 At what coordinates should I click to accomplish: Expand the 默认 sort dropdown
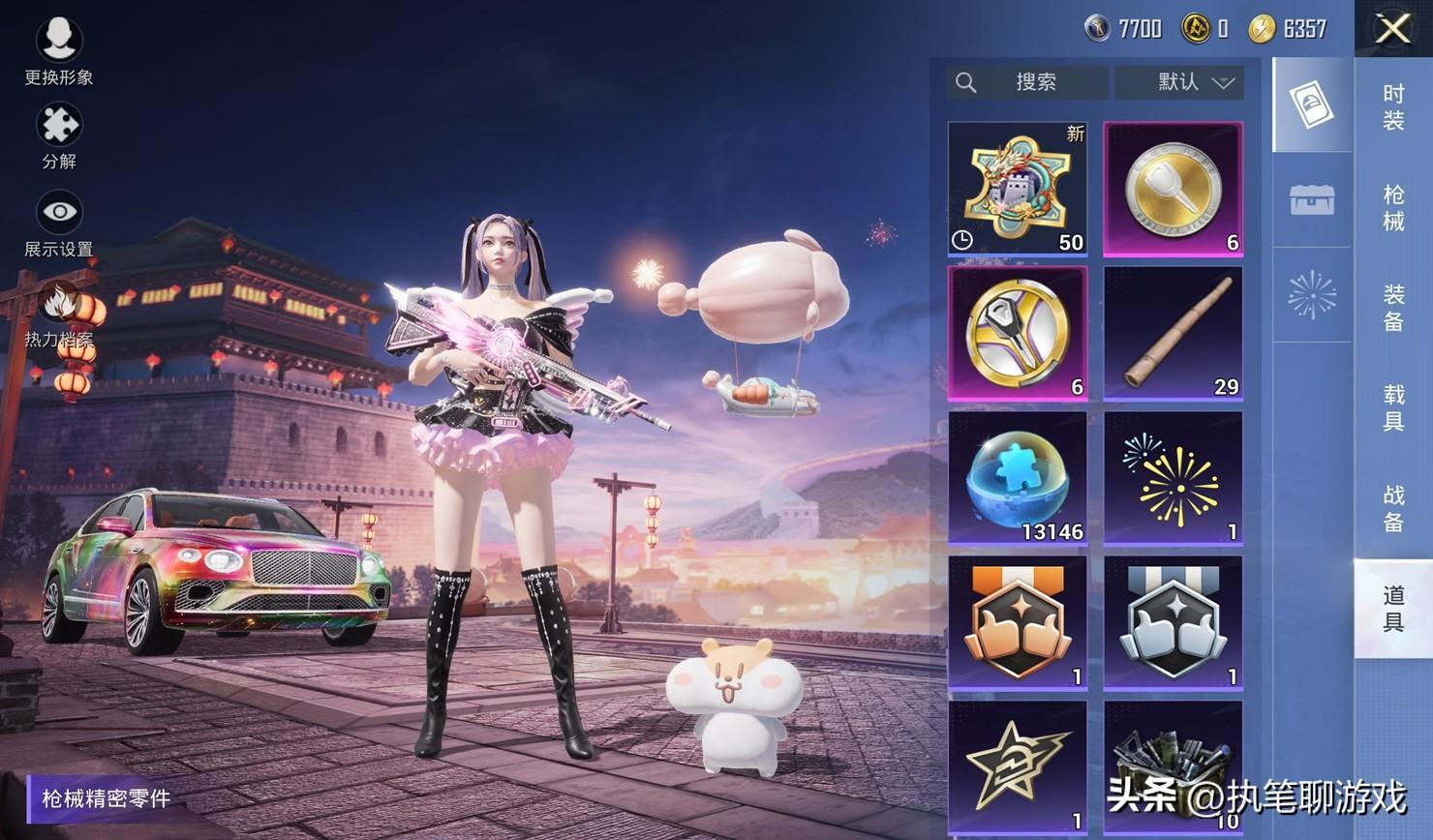click(1178, 82)
